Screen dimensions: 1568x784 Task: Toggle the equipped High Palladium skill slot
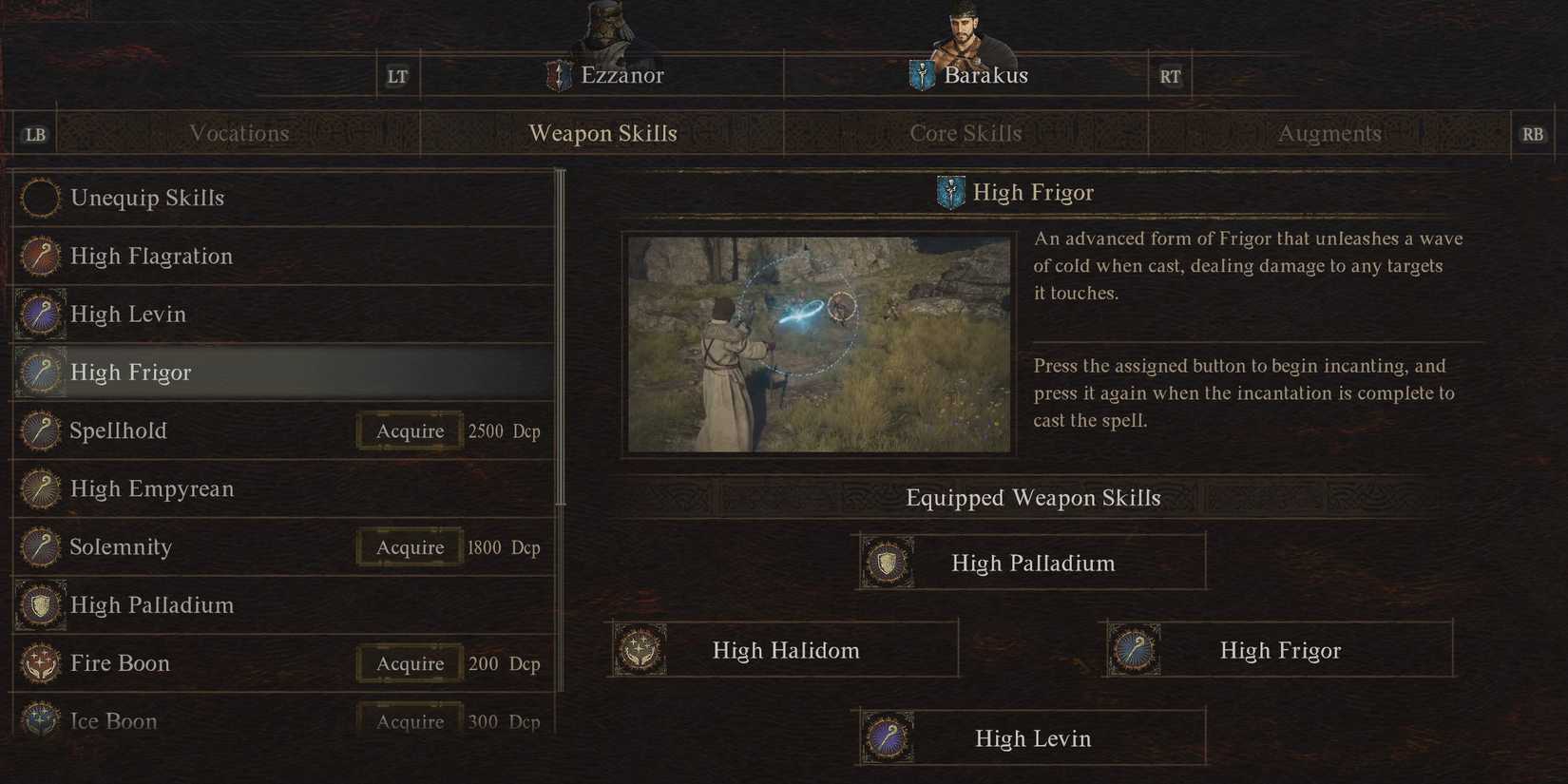(x=1031, y=562)
